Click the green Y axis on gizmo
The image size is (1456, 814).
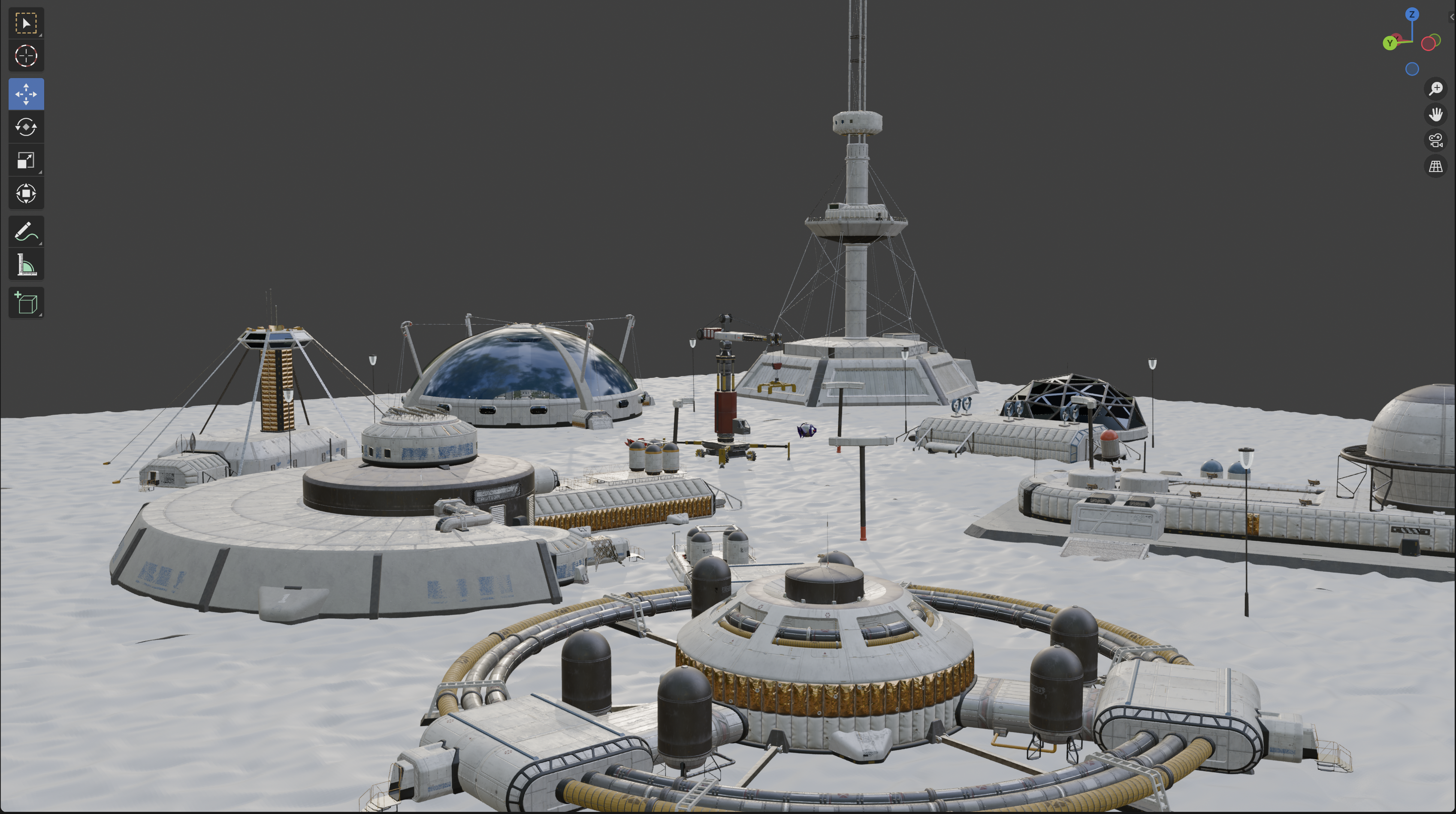pos(1390,43)
